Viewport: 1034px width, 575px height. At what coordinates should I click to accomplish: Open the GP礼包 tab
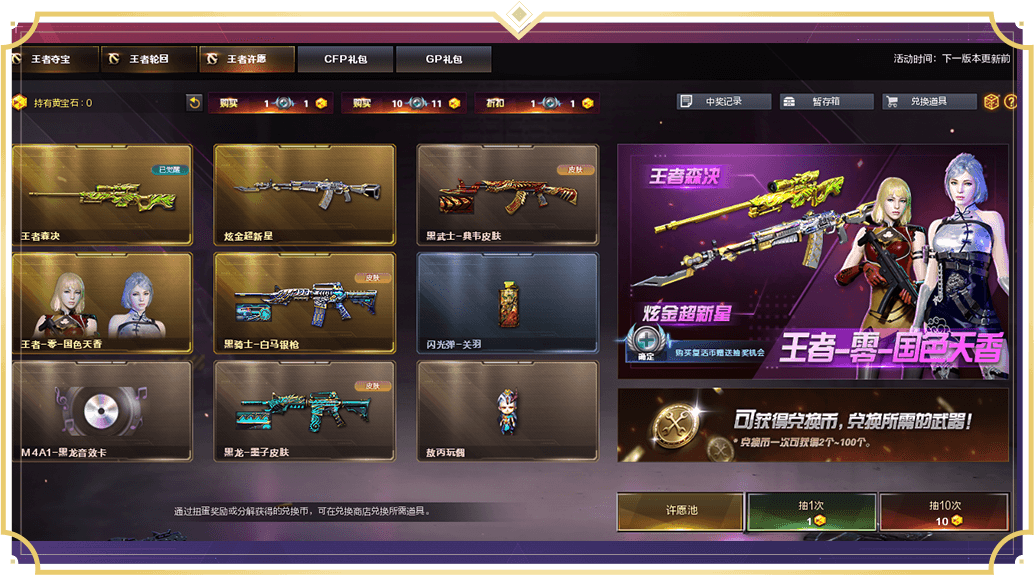click(443, 59)
